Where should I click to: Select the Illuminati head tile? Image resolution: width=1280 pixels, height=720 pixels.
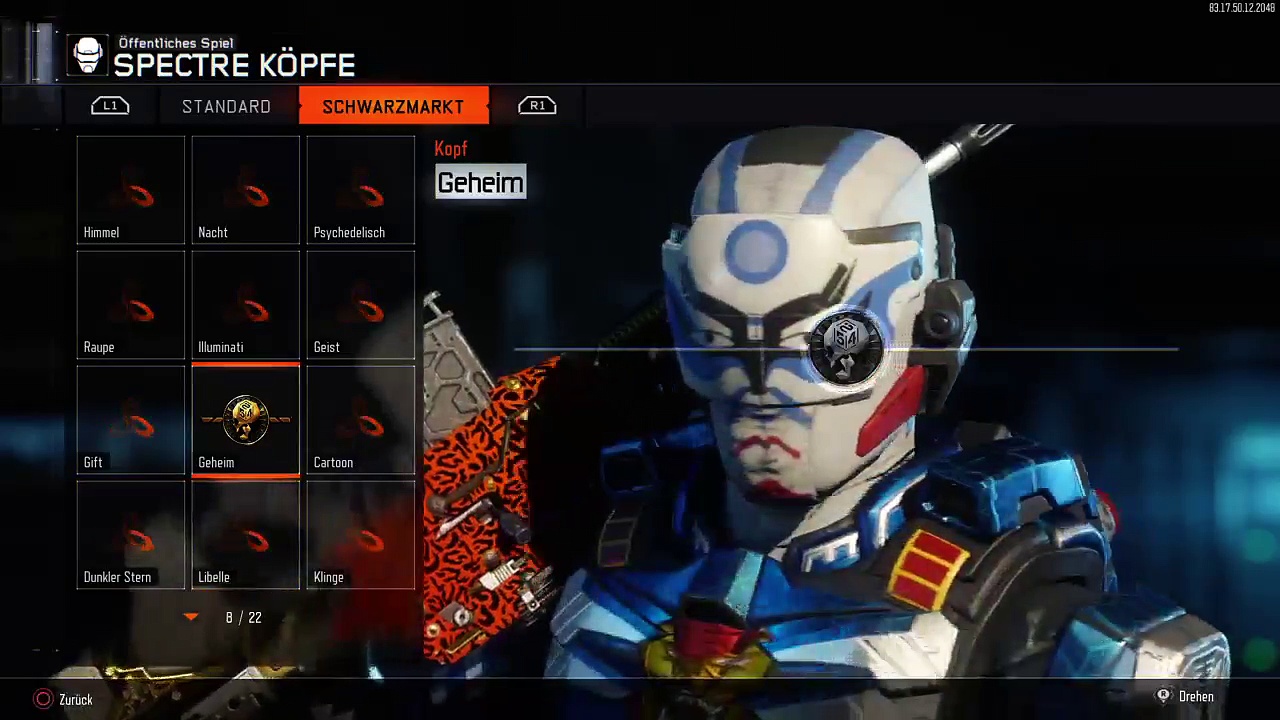(x=246, y=305)
